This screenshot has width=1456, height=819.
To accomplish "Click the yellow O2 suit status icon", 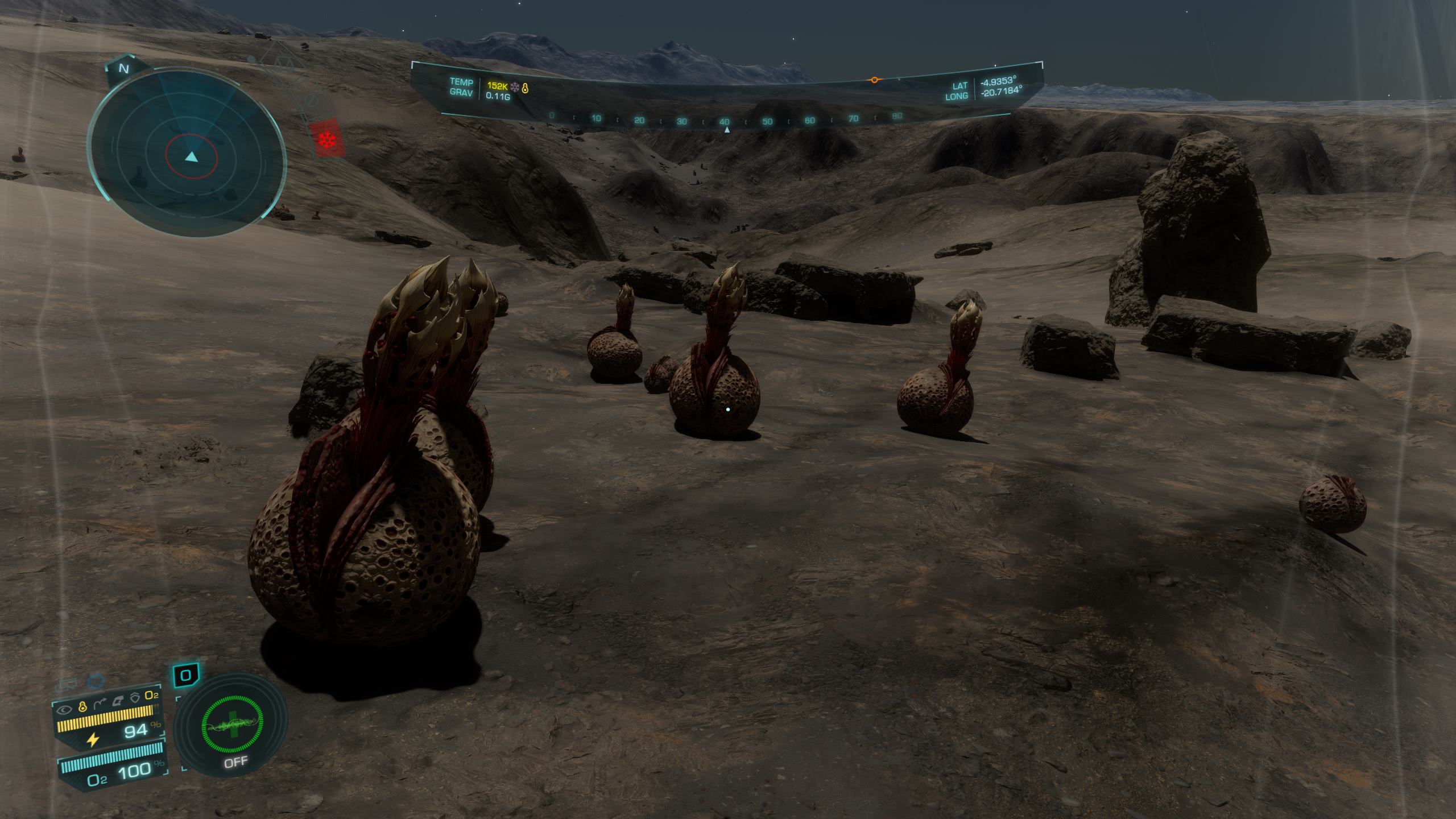I will coord(151,696).
